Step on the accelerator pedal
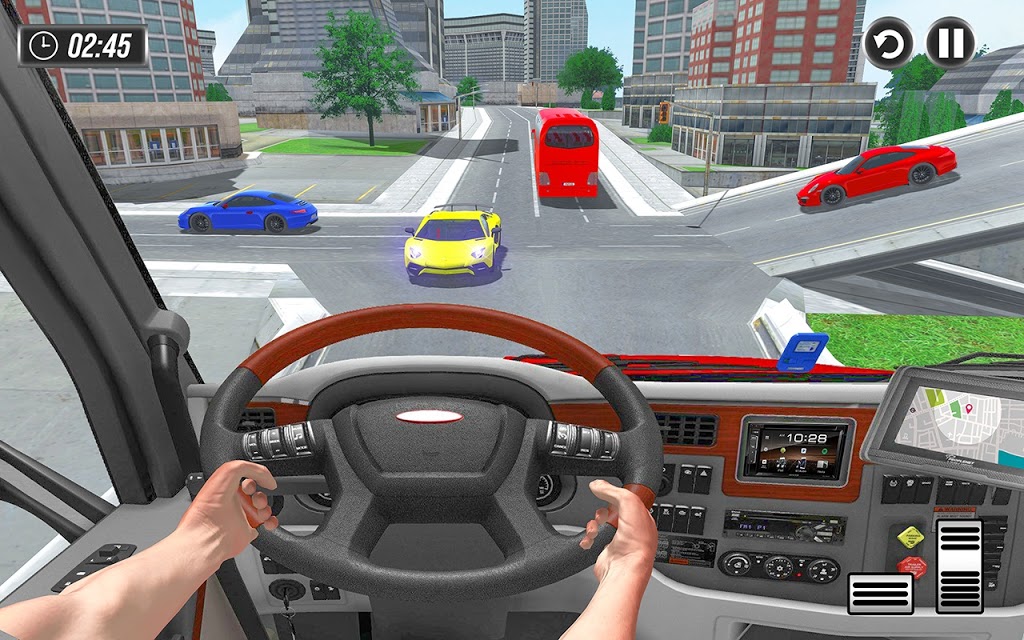The width and height of the screenshot is (1024, 640). [959, 565]
